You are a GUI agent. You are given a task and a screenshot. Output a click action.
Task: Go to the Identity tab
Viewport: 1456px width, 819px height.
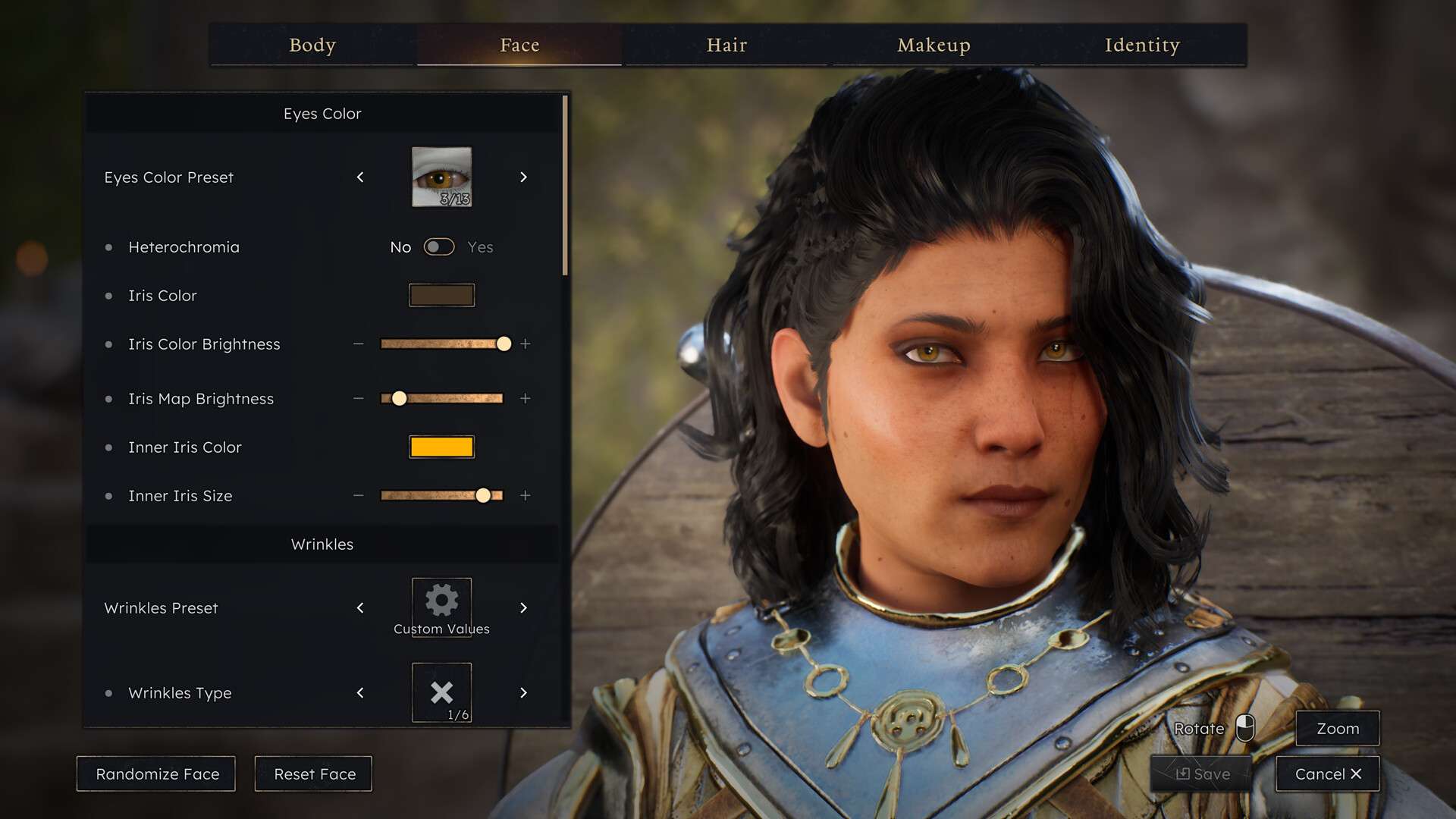1142,45
